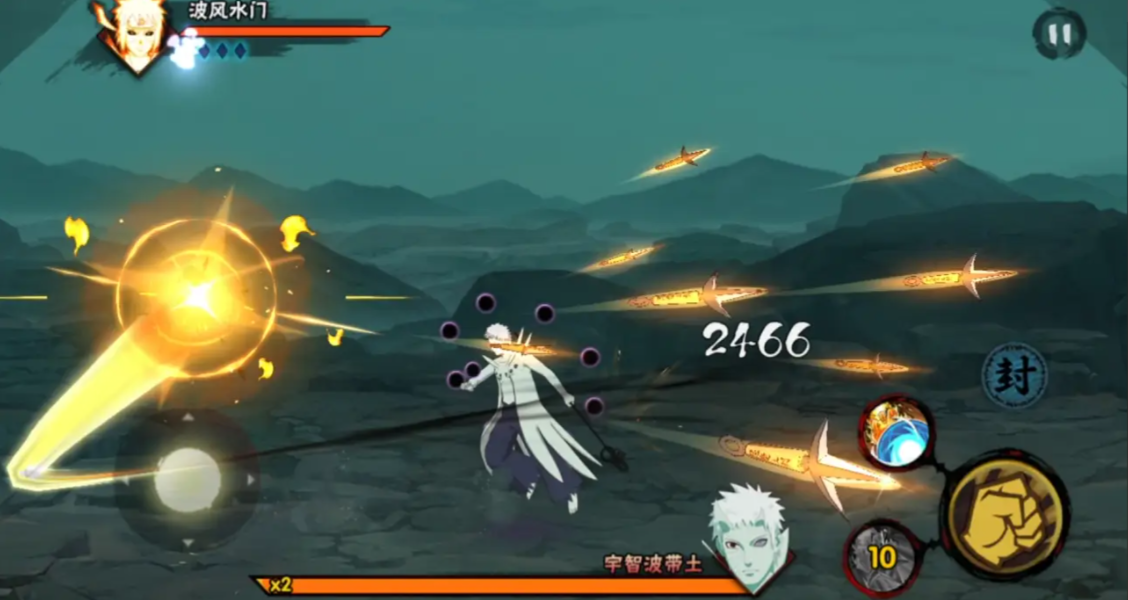This screenshot has width=1128, height=600.
Task: Tap the virtual joystick center knob
Action: 188,480
